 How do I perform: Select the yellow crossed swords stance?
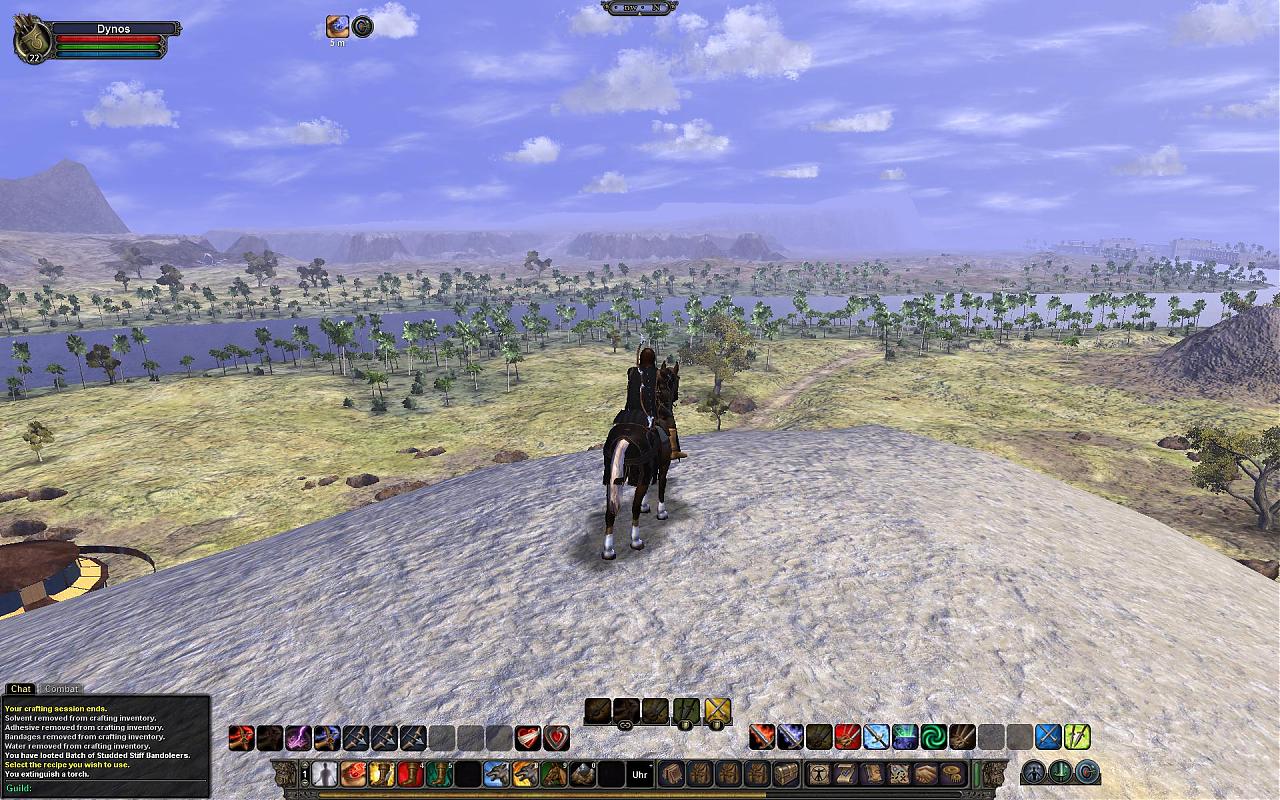[717, 711]
